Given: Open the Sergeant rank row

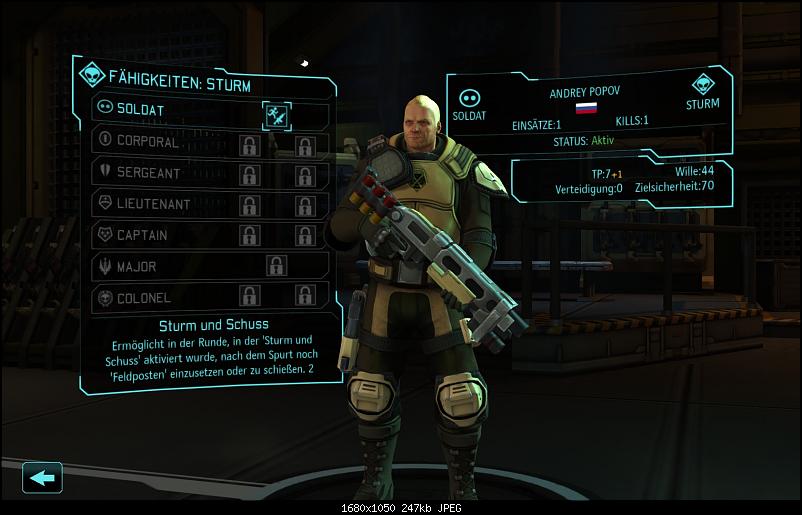Looking at the screenshot, I should (150, 173).
